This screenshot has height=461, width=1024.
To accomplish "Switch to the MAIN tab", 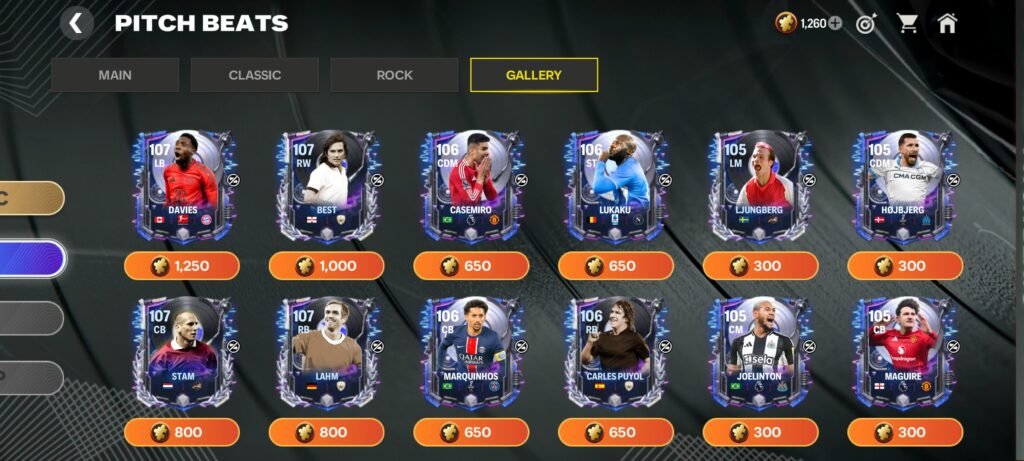I will pyautogui.click(x=115, y=75).
